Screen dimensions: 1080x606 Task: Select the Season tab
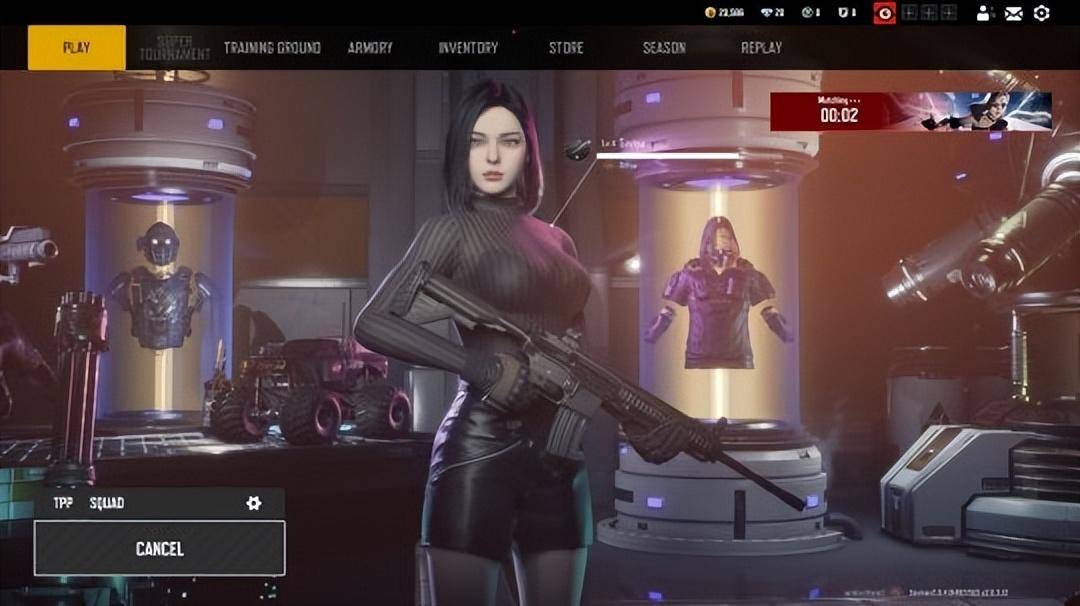pyautogui.click(x=664, y=47)
